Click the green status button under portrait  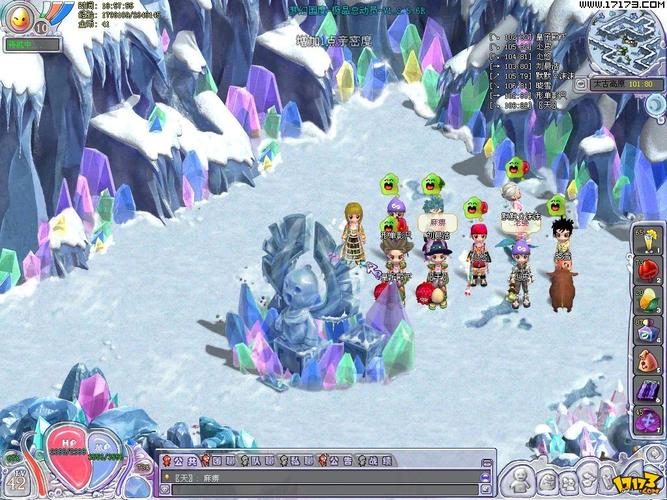coord(30,44)
